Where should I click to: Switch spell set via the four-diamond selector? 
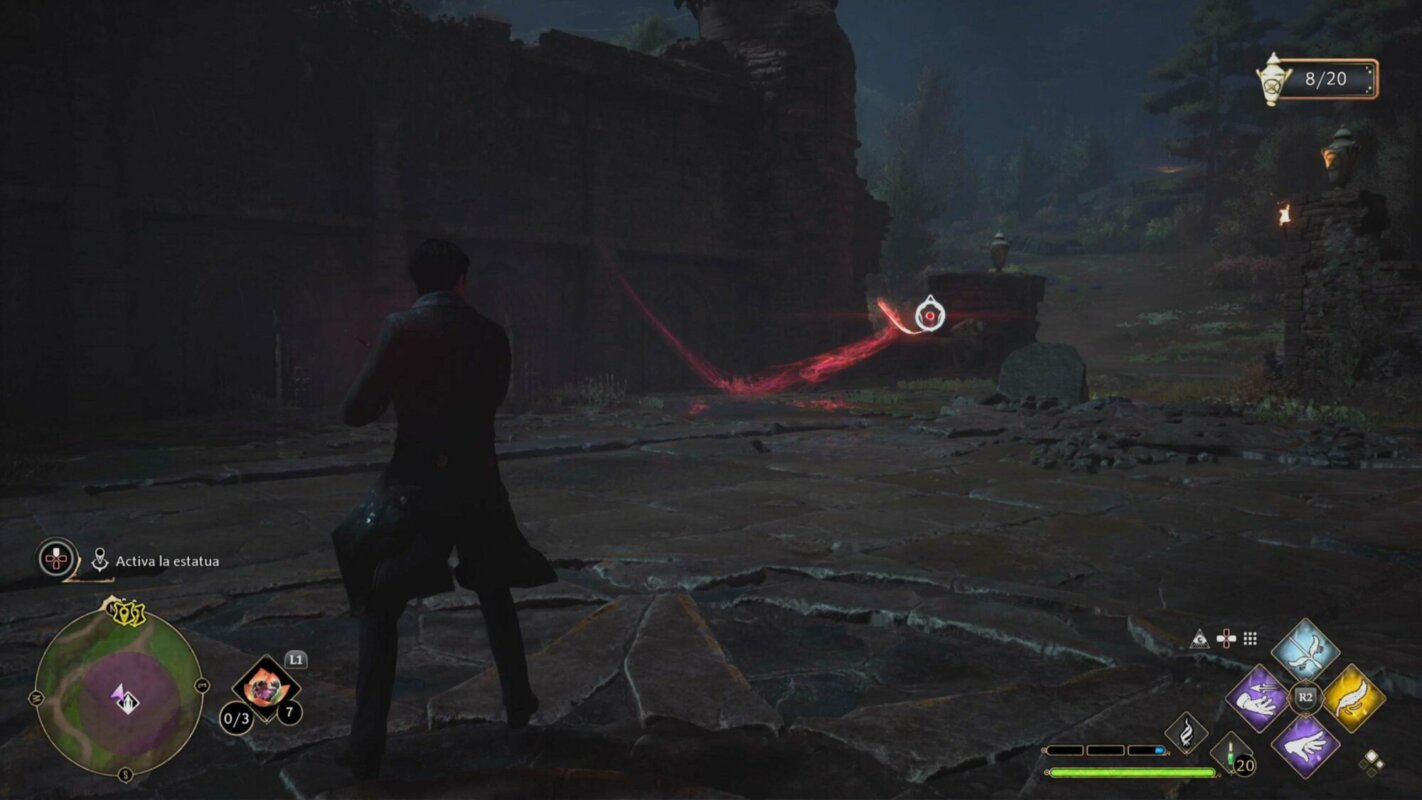click(x=1372, y=762)
